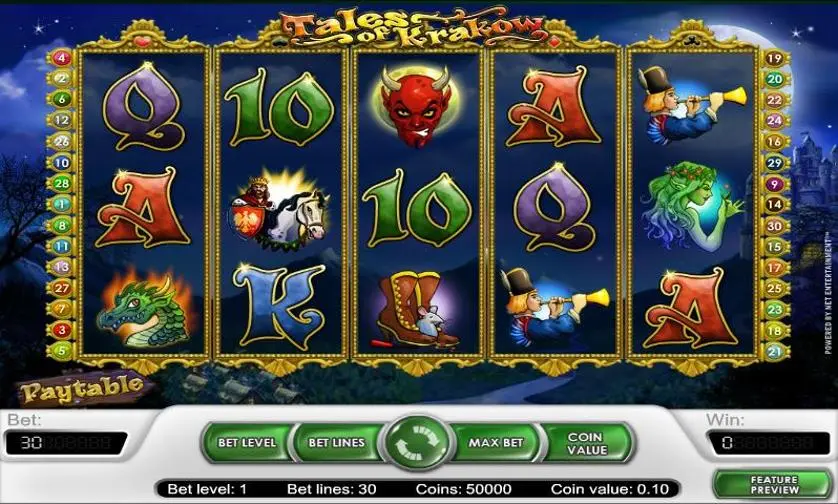Choose payline number 21 marker
The image size is (838, 504).
pyautogui.click(x=773, y=351)
